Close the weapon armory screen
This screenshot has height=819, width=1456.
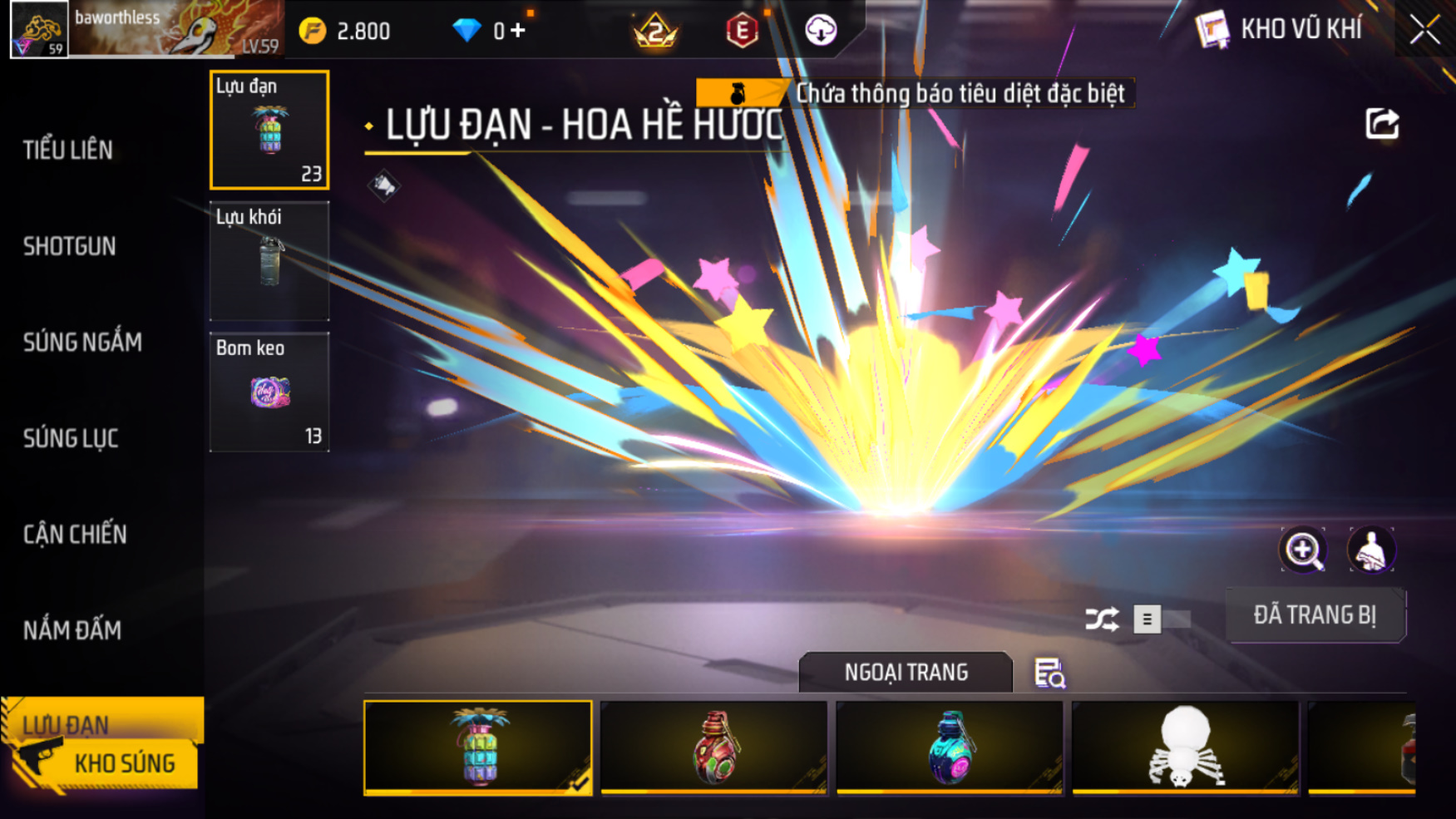click(x=1424, y=30)
